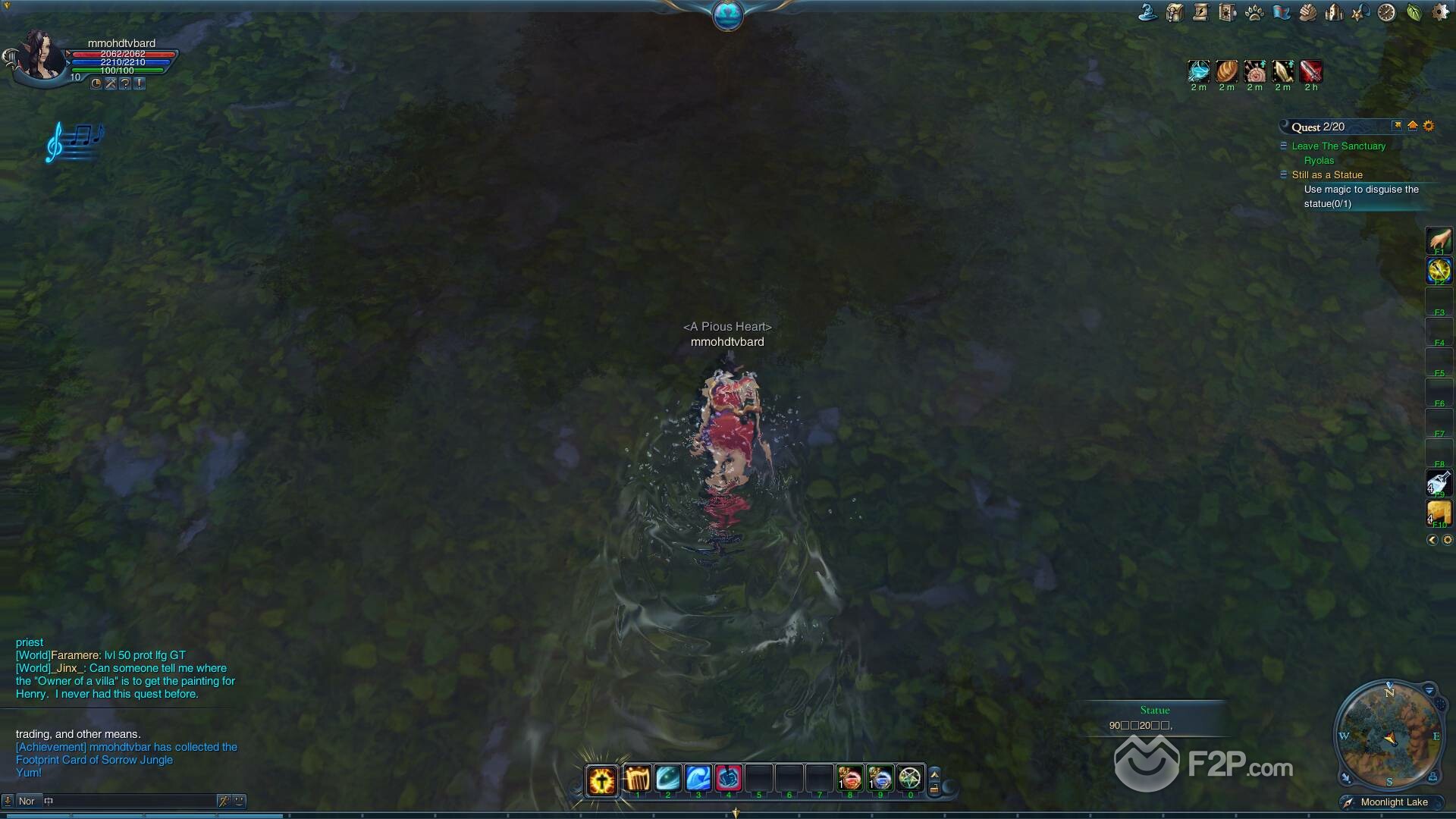
Task: Select the red sword buff icon
Action: click(x=1310, y=71)
